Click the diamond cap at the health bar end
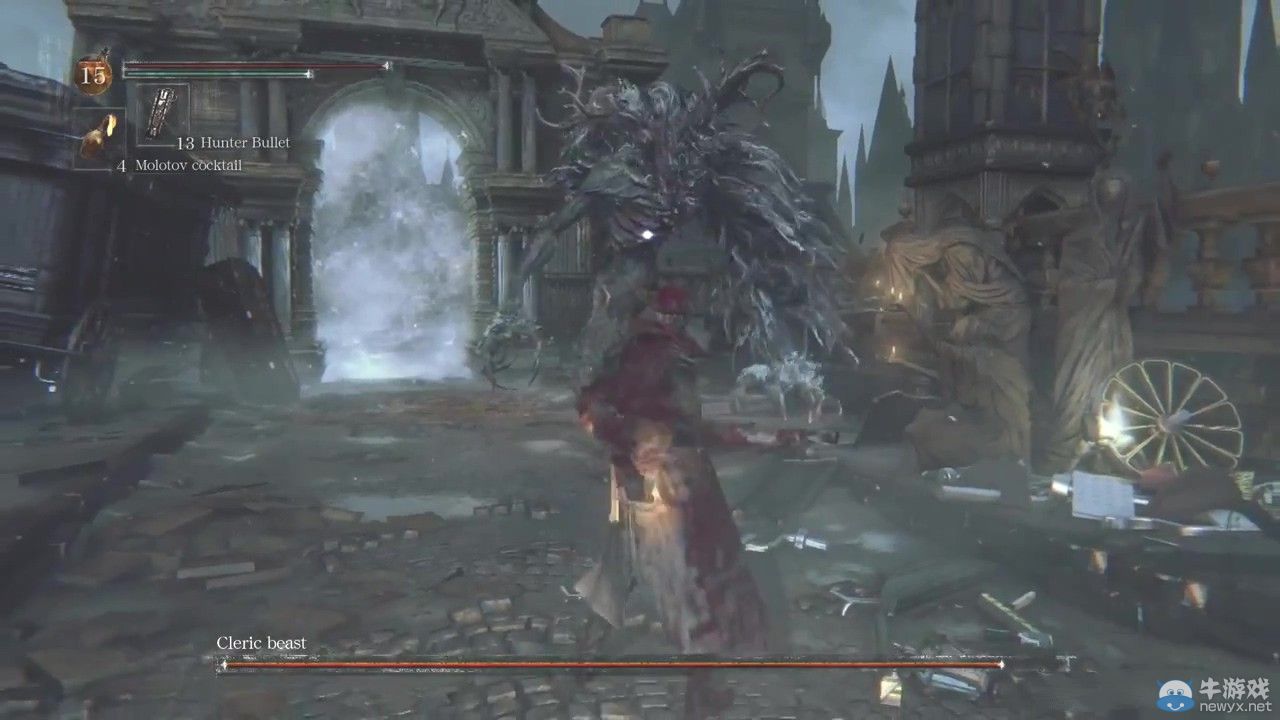The height and width of the screenshot is (720, 1280). (386, 65)
